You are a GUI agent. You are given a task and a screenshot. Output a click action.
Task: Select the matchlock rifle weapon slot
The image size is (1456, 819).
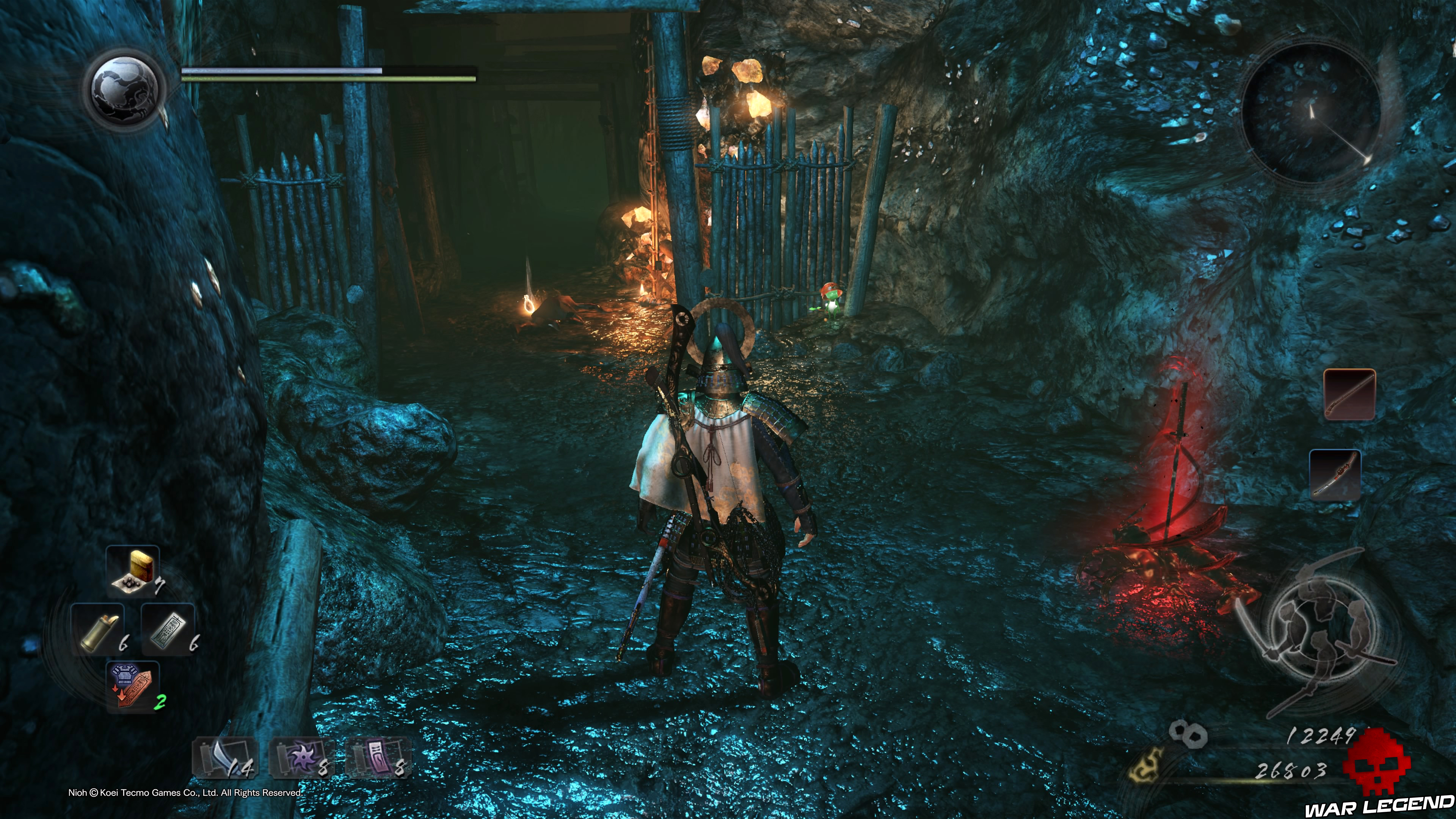pyautogui.click(x=1349, y=394)
